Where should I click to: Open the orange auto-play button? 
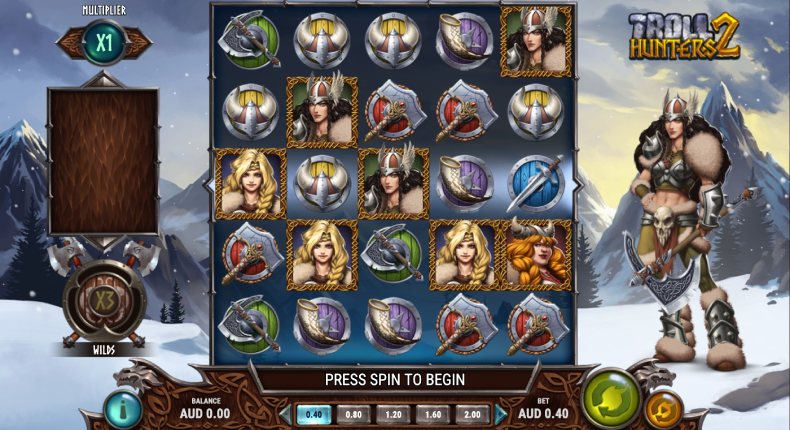(662, 408)
